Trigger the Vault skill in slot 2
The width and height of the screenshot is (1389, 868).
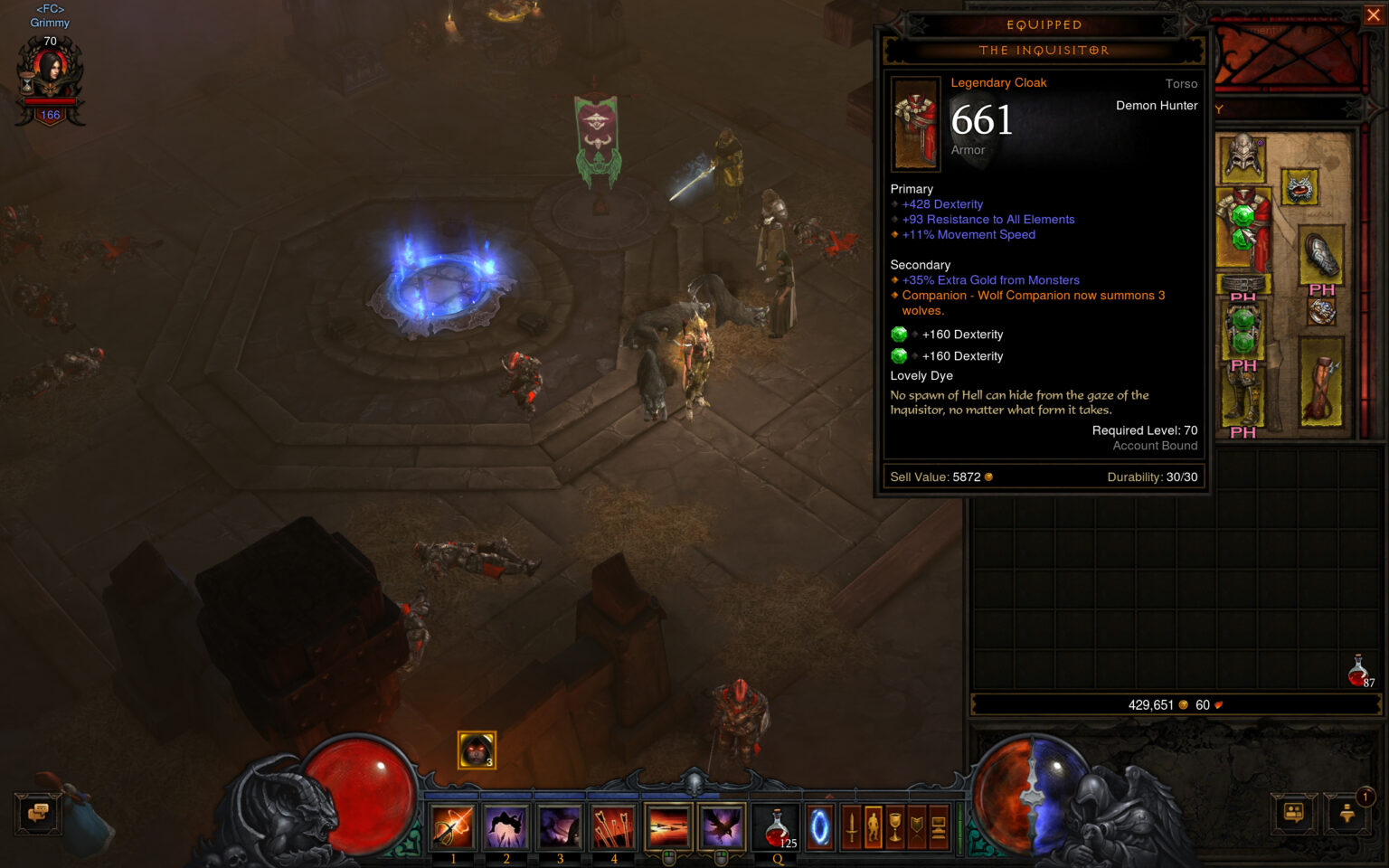[x=506, y=827]
